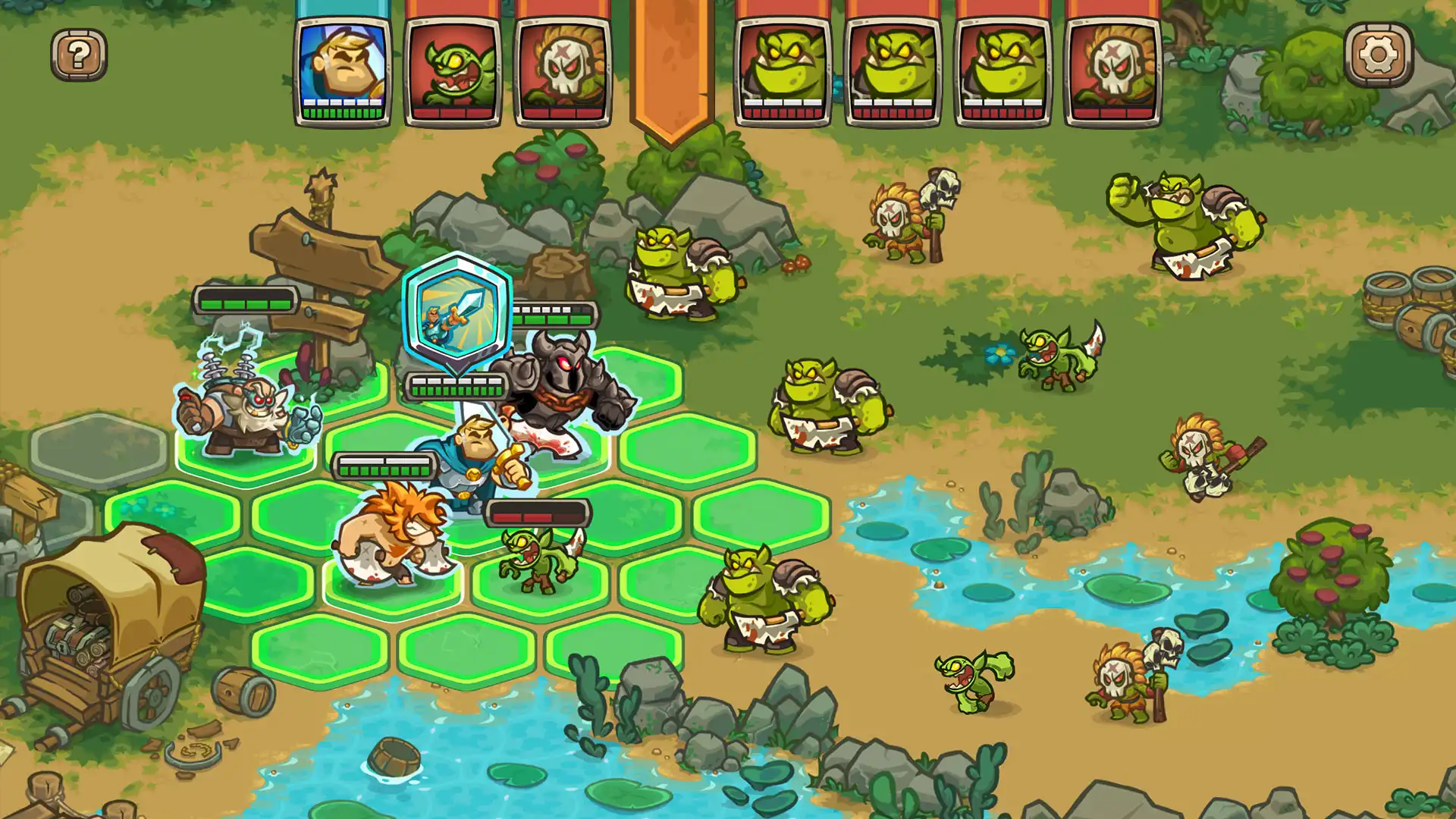Screen dimensions: 1456x819
Task: Select the hero portrait with blue frame
Action: point(344,68)
